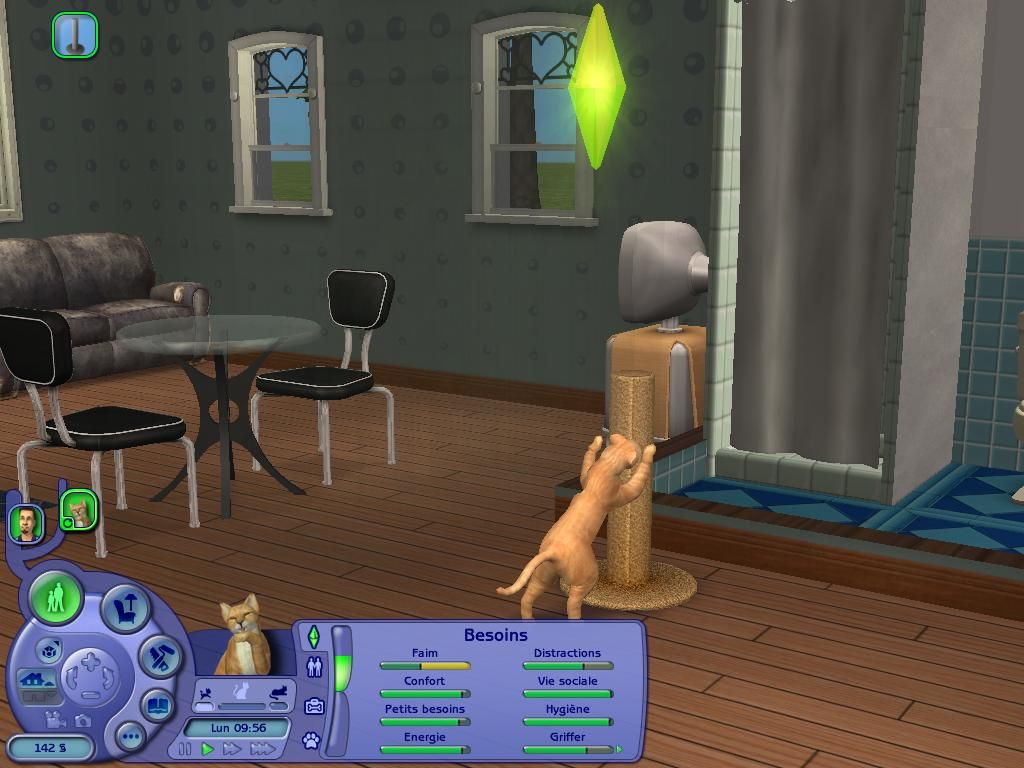Viewport: 1024px width, 768px height.
Task: Open the Story mode book button
Action: (x=158, y=706)
